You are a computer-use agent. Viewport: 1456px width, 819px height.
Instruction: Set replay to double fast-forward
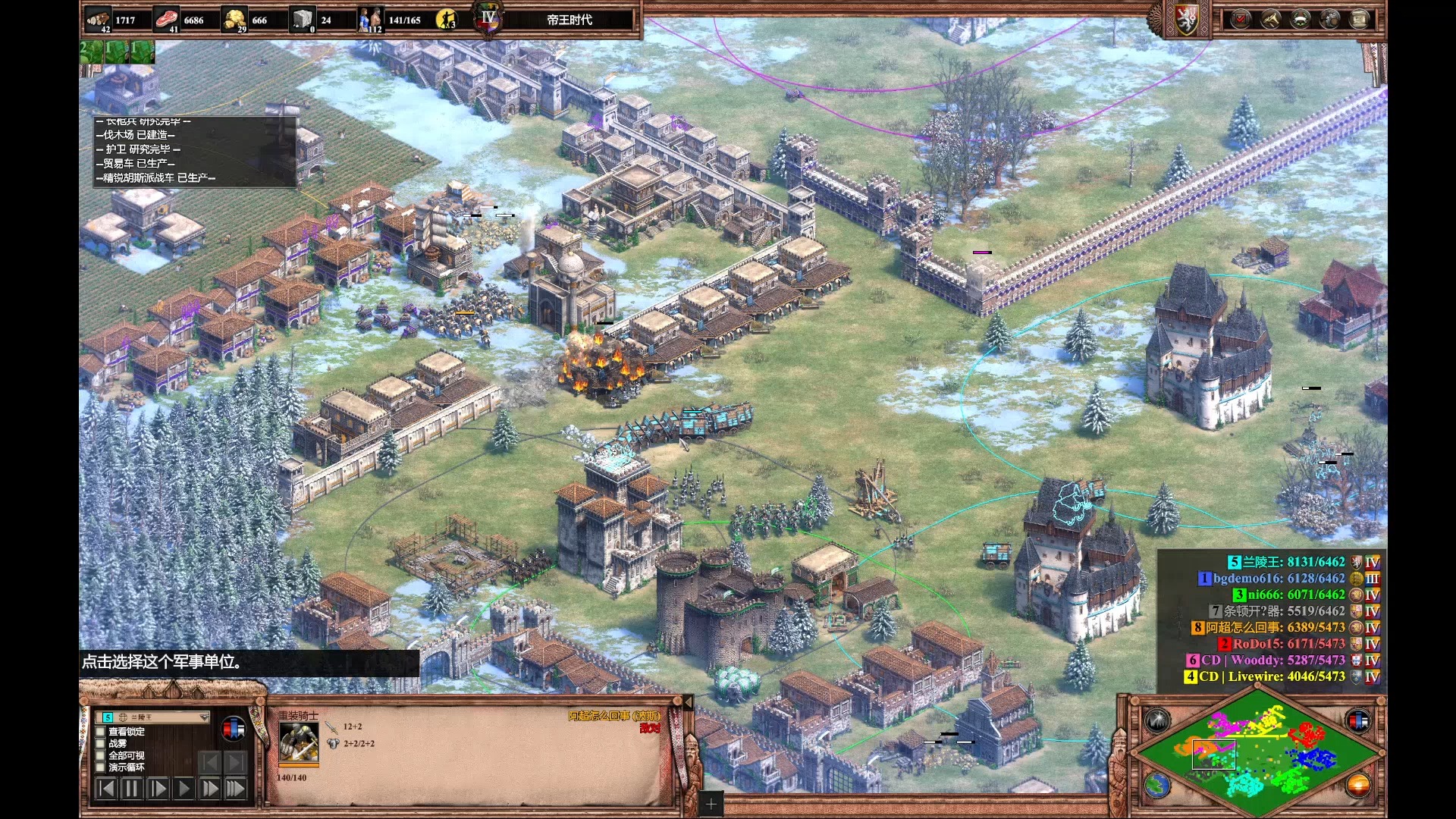(x=209, y=789)
